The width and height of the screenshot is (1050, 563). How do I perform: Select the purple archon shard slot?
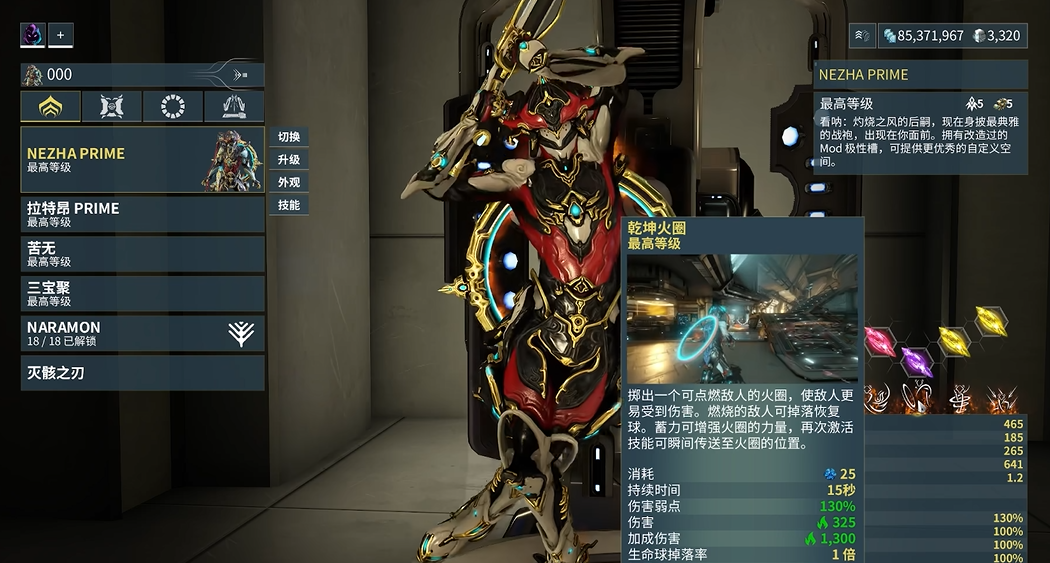917,361
